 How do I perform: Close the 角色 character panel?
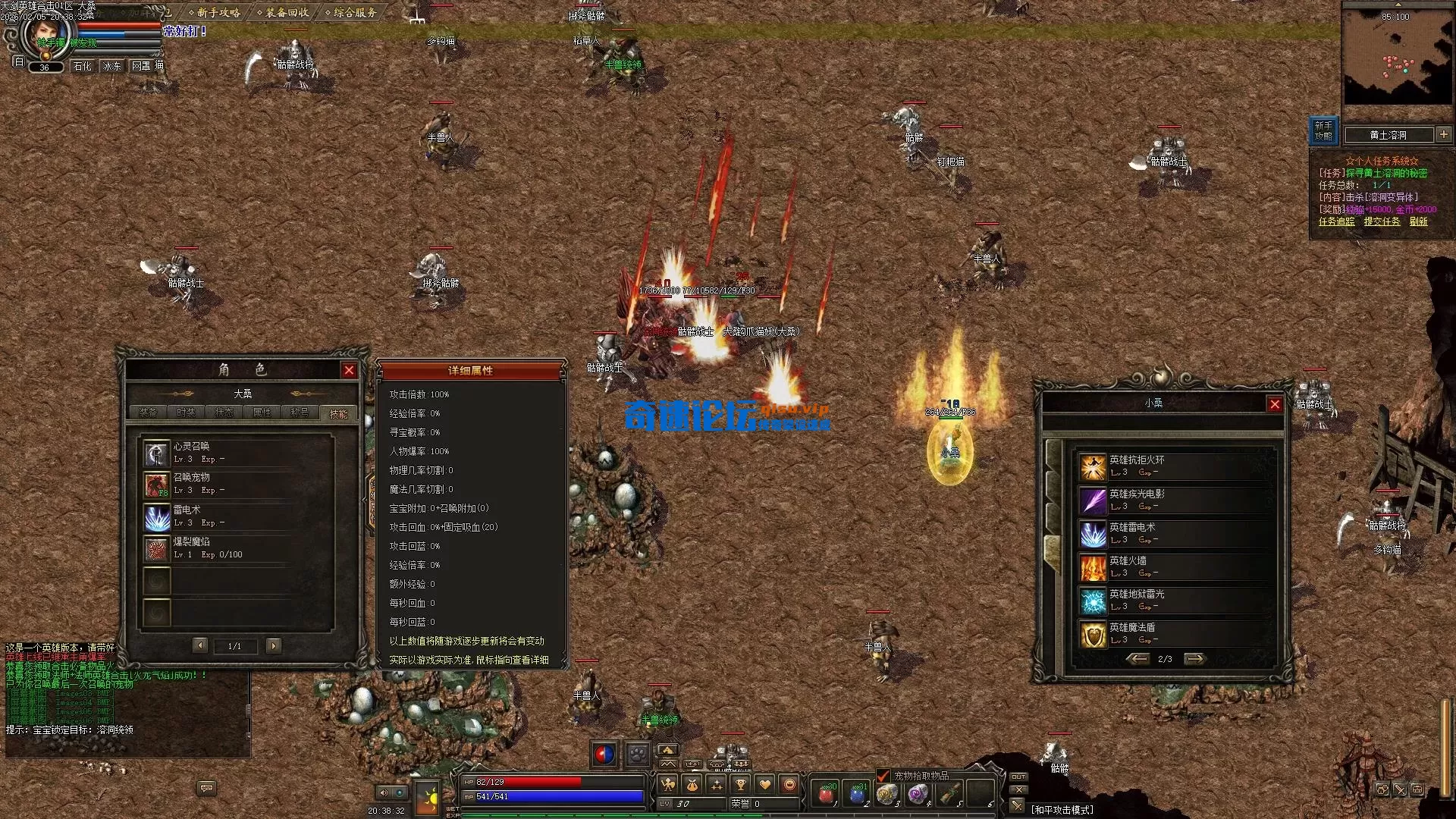(349, 370)
